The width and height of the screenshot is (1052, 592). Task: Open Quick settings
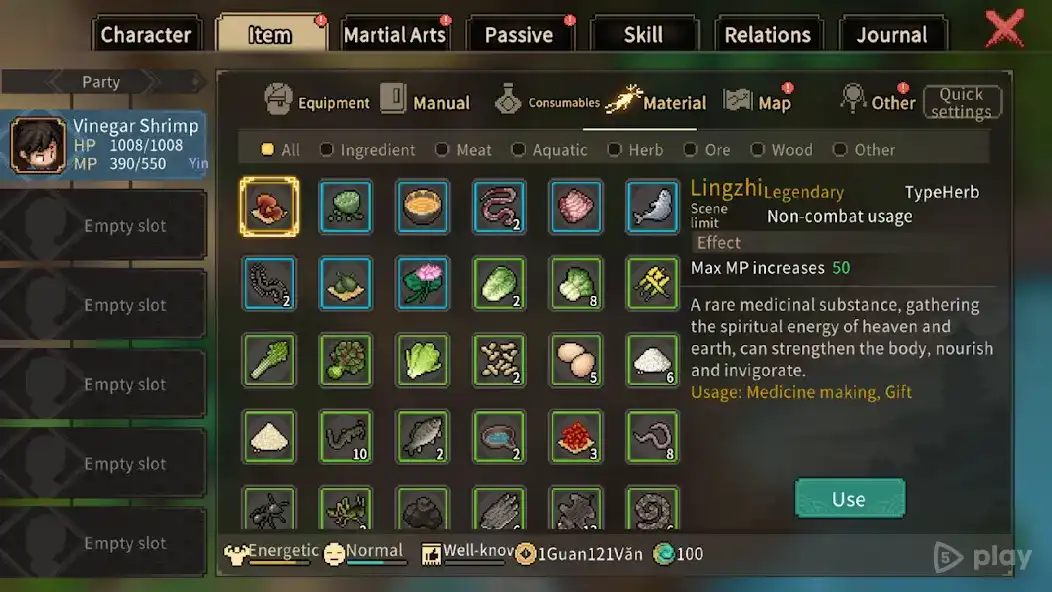pyautogui.click(x=961, y=102)
